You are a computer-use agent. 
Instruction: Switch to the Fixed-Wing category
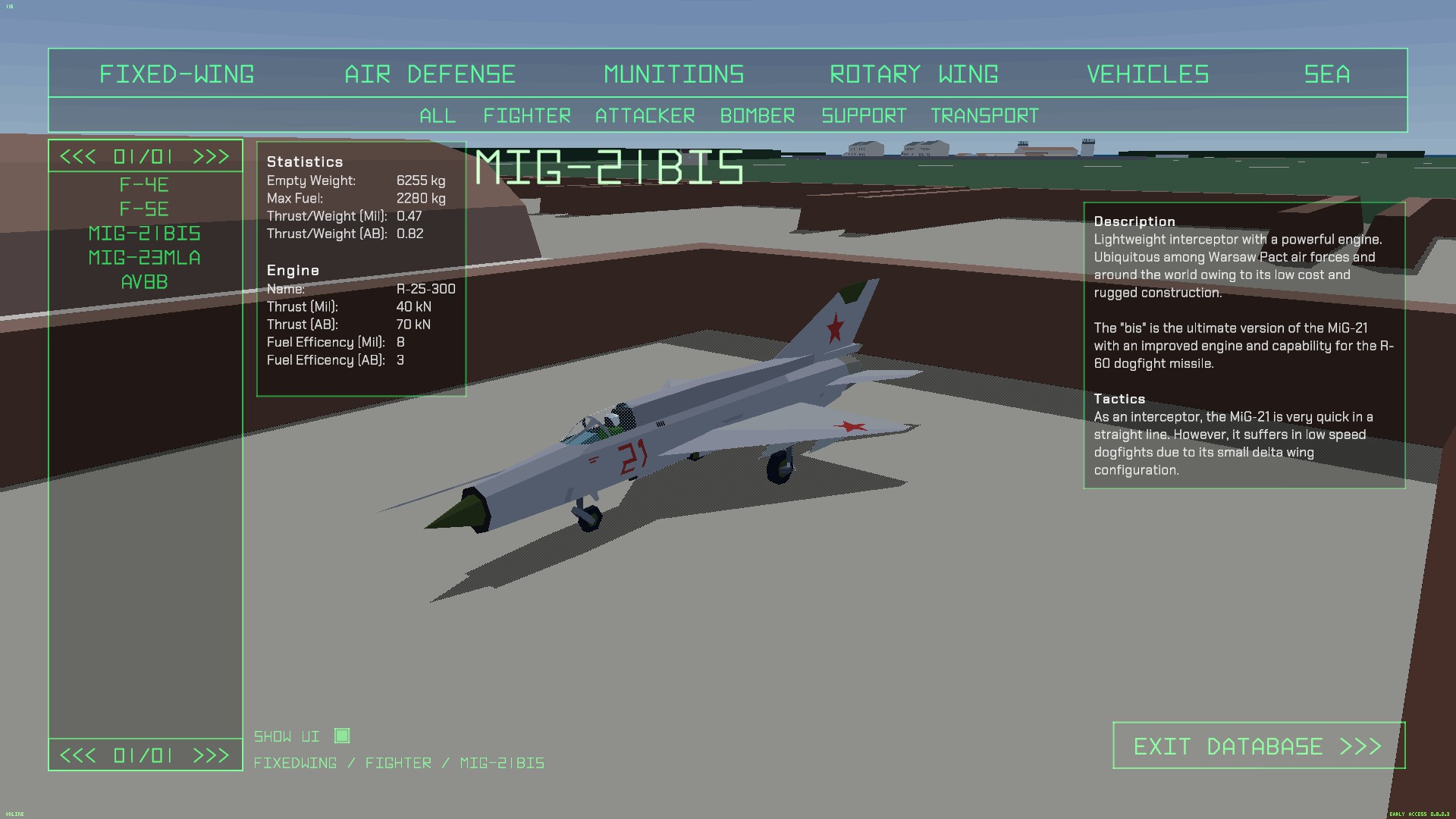pyautogui.click(x=177, y=74)
